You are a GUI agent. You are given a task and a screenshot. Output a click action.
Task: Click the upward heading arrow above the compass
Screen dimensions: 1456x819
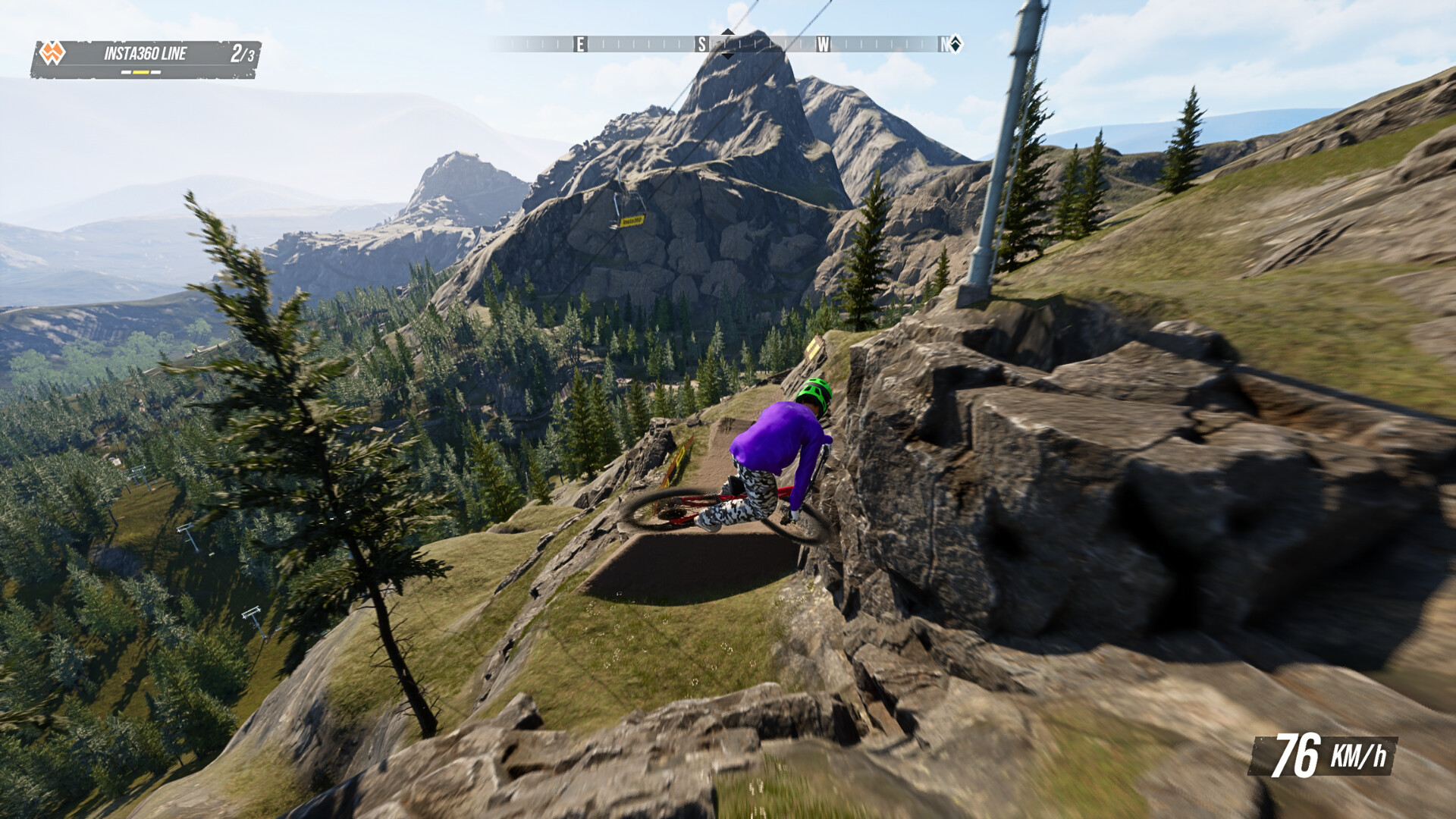(727, 32)
